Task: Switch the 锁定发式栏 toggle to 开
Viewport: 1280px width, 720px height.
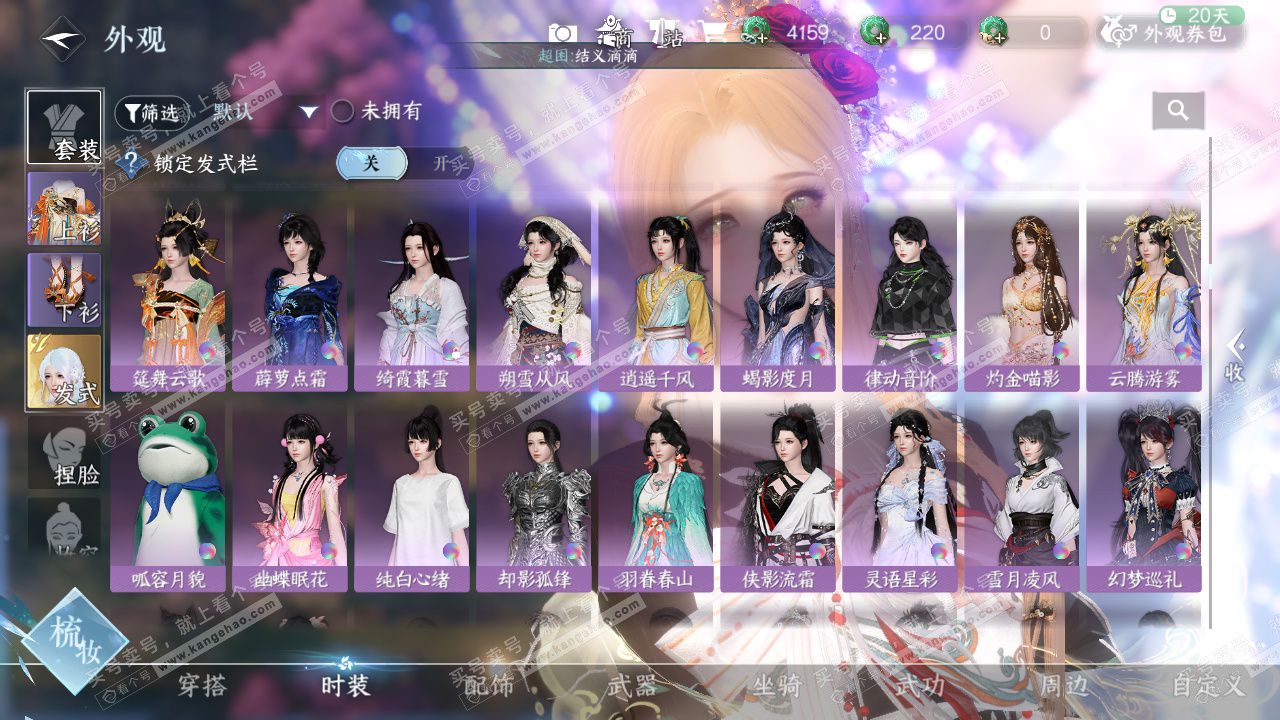Action: click(x=443, y=164)
